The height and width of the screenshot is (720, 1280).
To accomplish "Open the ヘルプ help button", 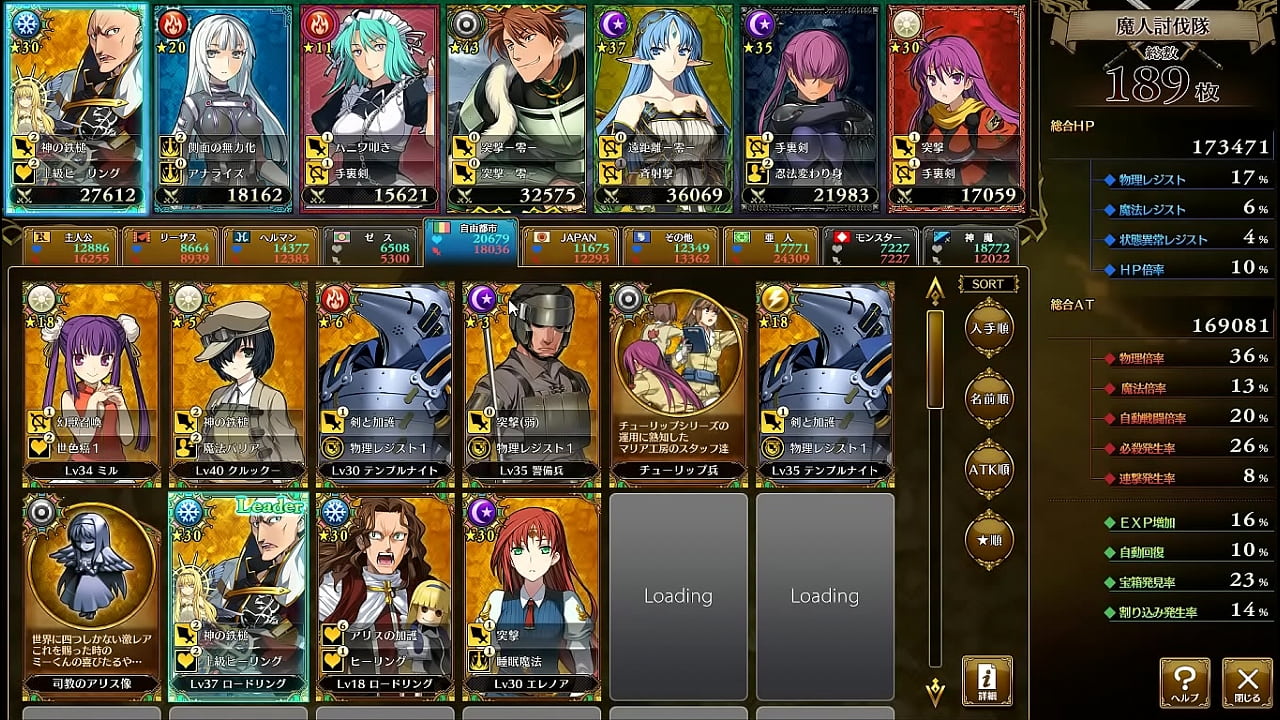I will tap(1185, 683).
